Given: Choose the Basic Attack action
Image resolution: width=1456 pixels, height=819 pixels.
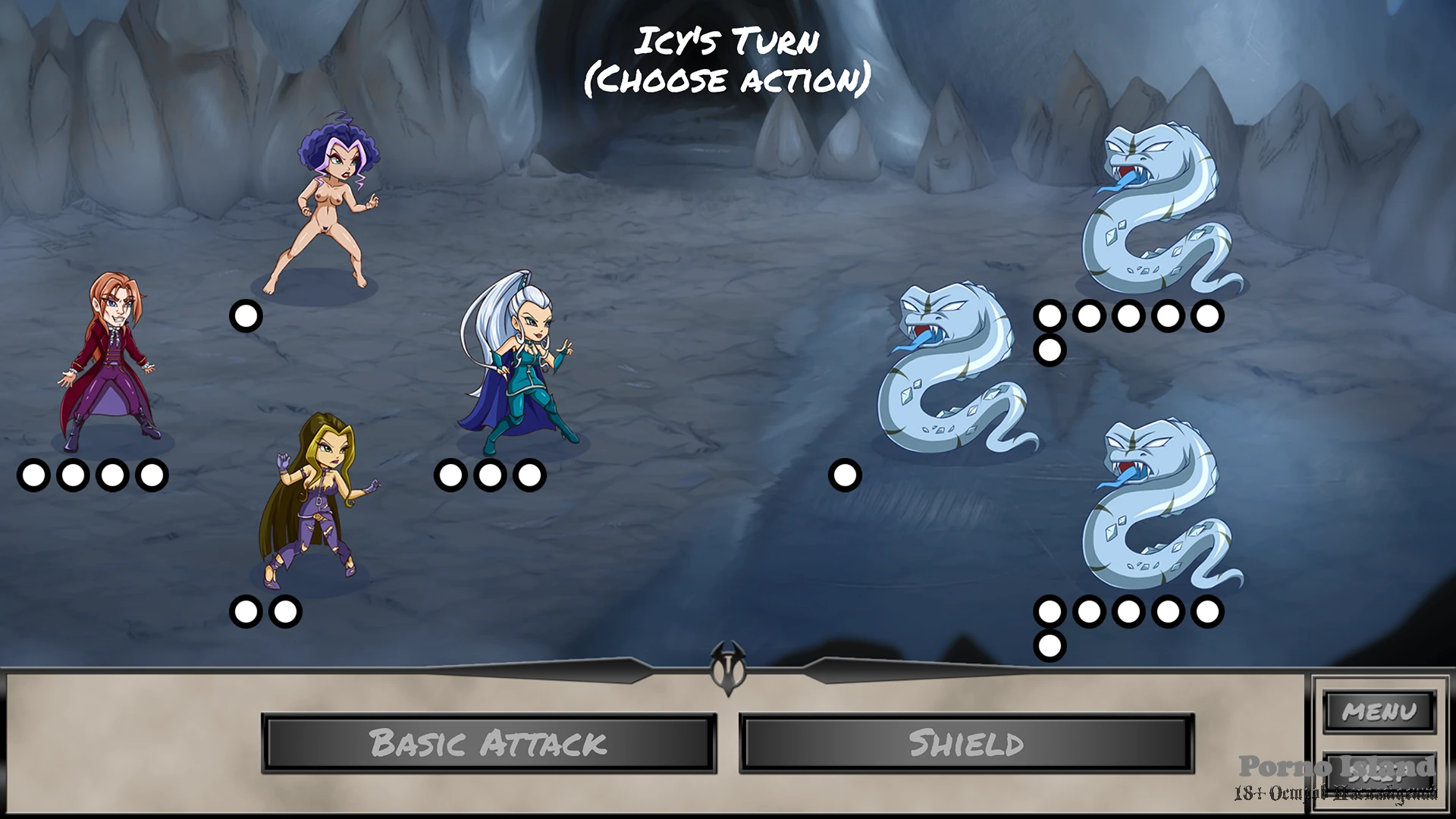Looking at the screenshot, I should [489, 743].
